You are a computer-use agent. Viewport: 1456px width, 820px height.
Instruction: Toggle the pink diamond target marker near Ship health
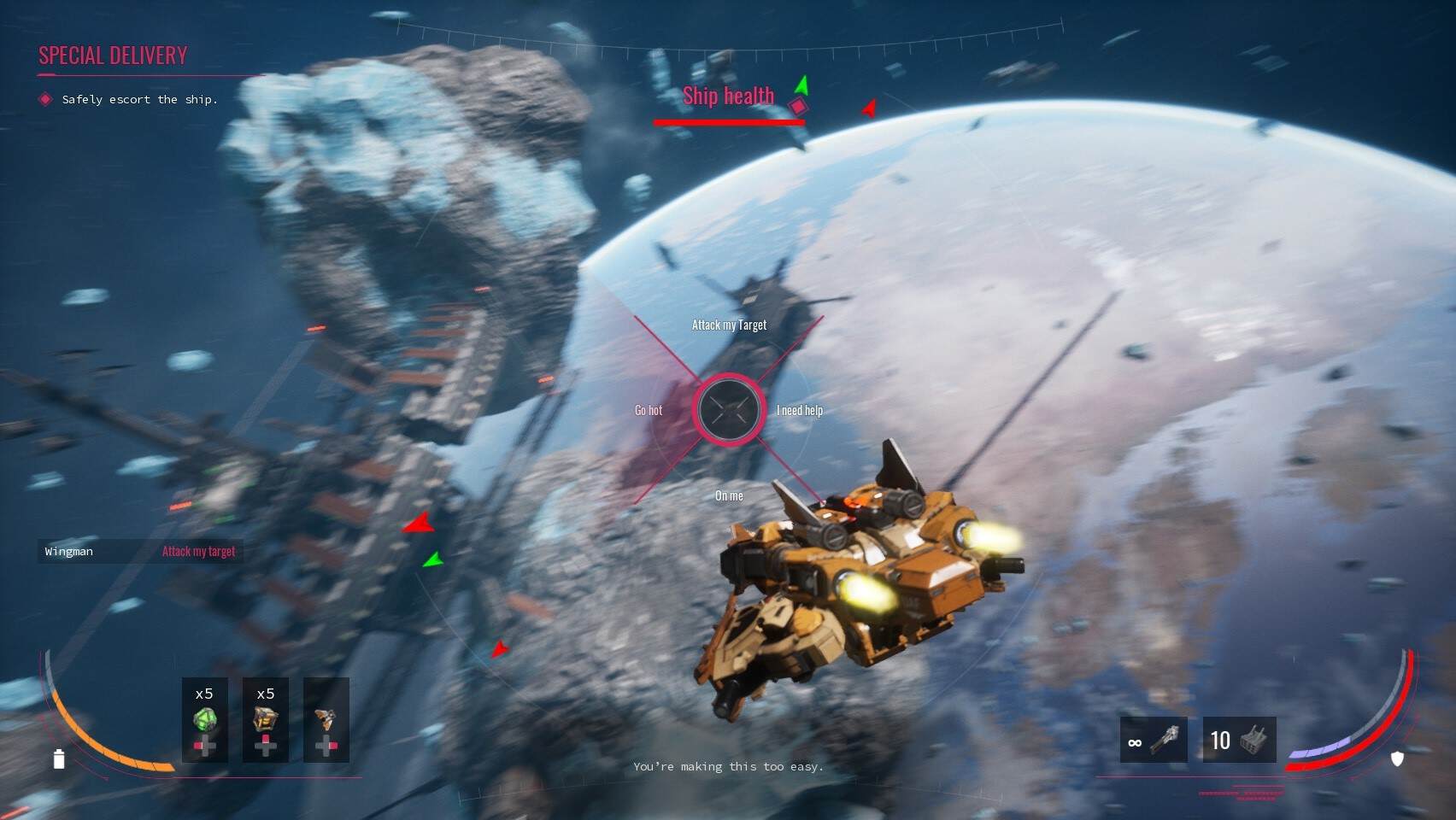point(798,106)
